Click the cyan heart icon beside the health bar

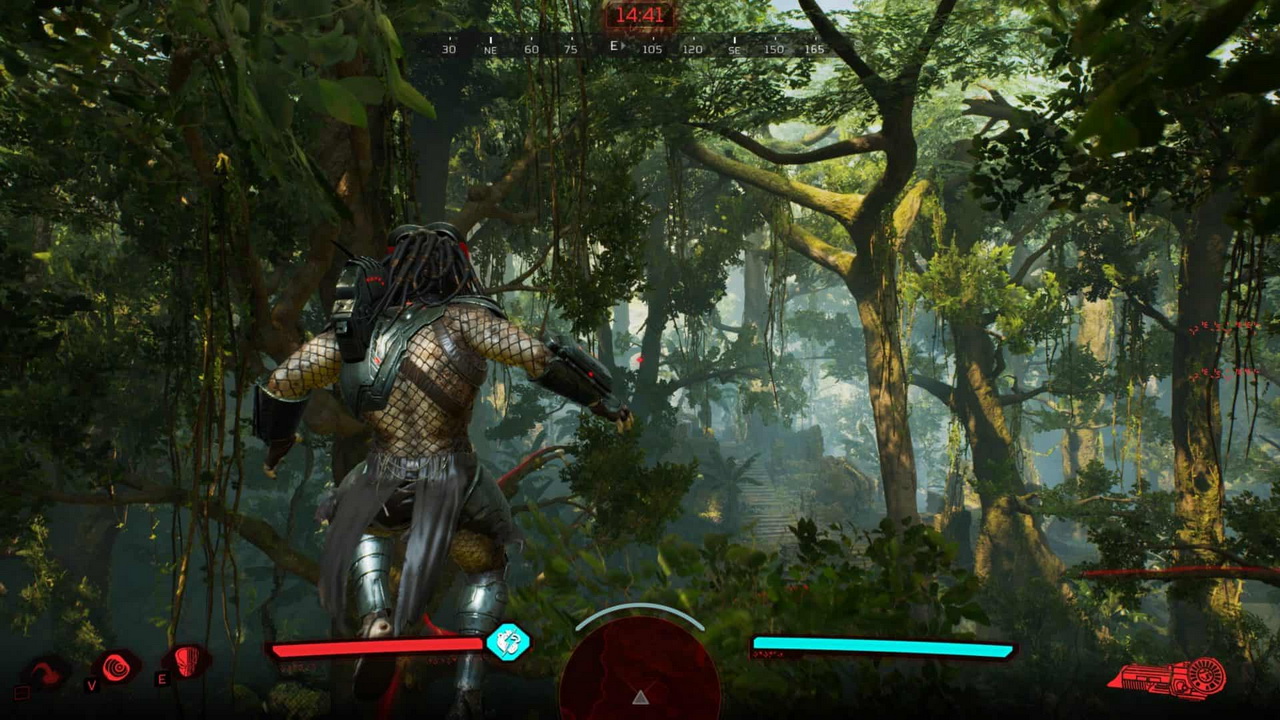(507, 642)
